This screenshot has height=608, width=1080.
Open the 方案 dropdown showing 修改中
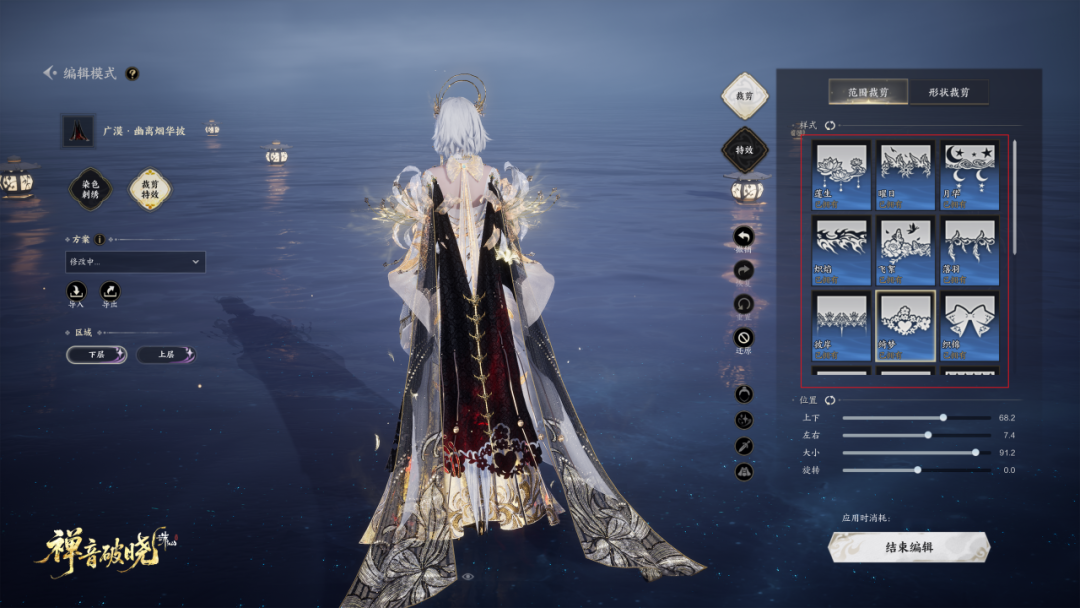pyautogui.click(x=135, y=262)
